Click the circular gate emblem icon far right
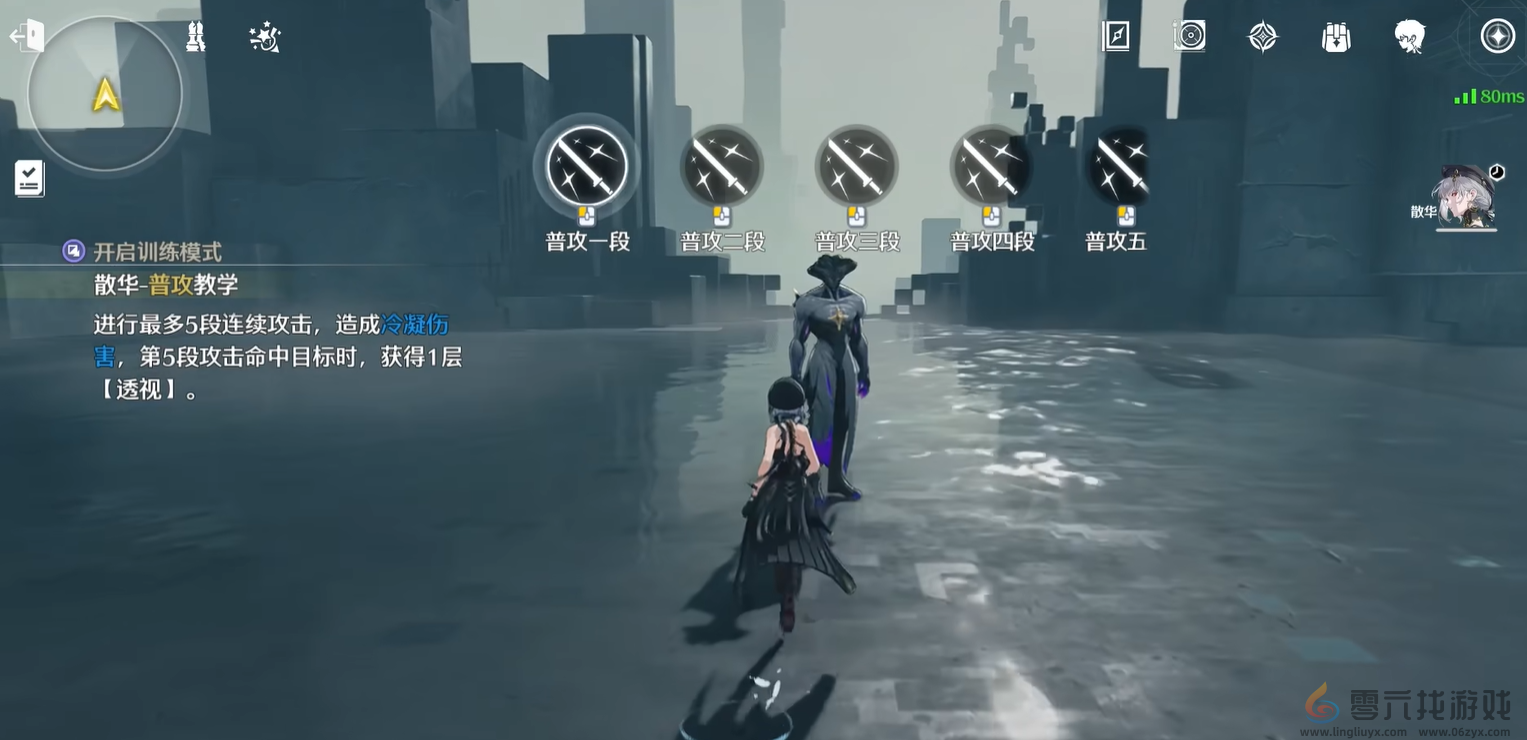1527x740 pixels. [1497, 35]
